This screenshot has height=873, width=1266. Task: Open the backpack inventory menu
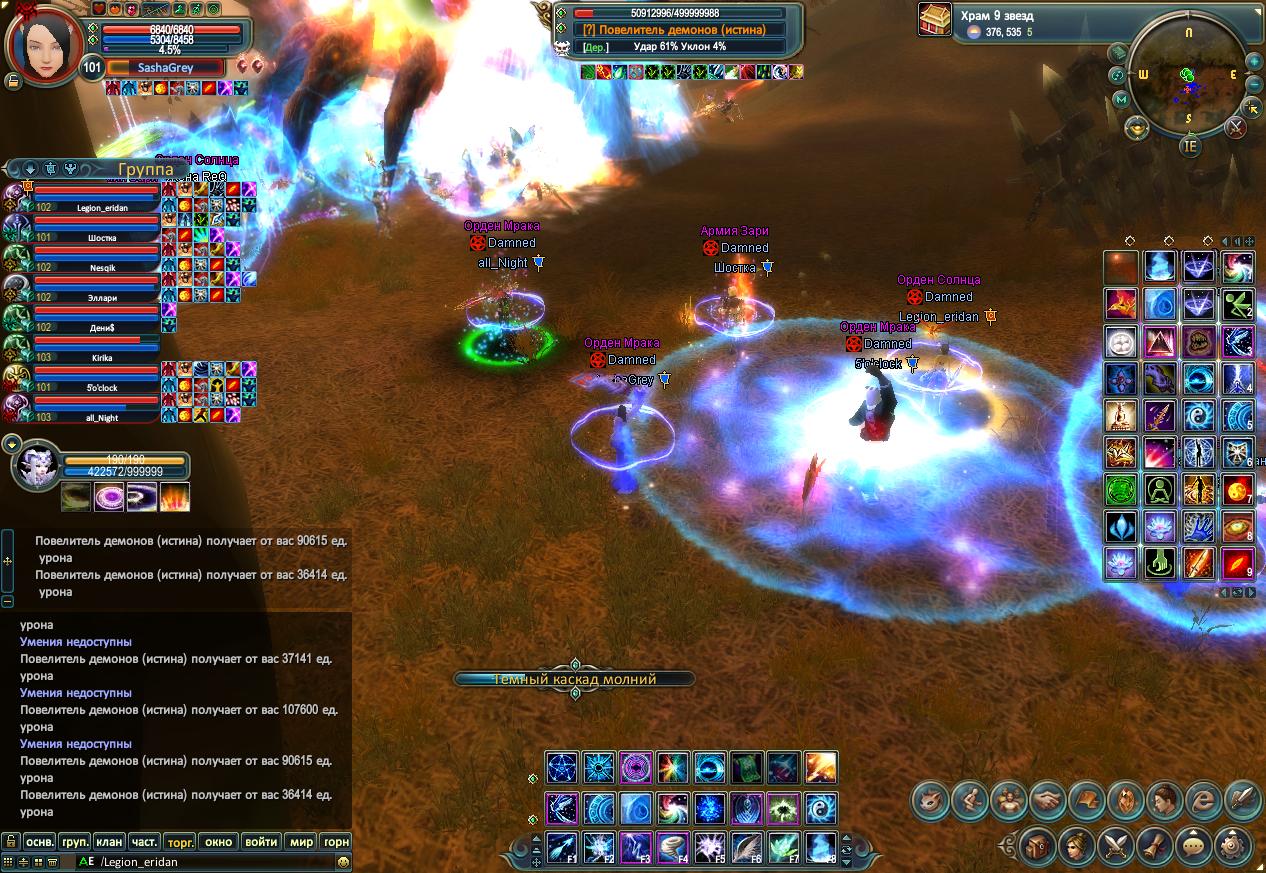(x=1035, y=843)
